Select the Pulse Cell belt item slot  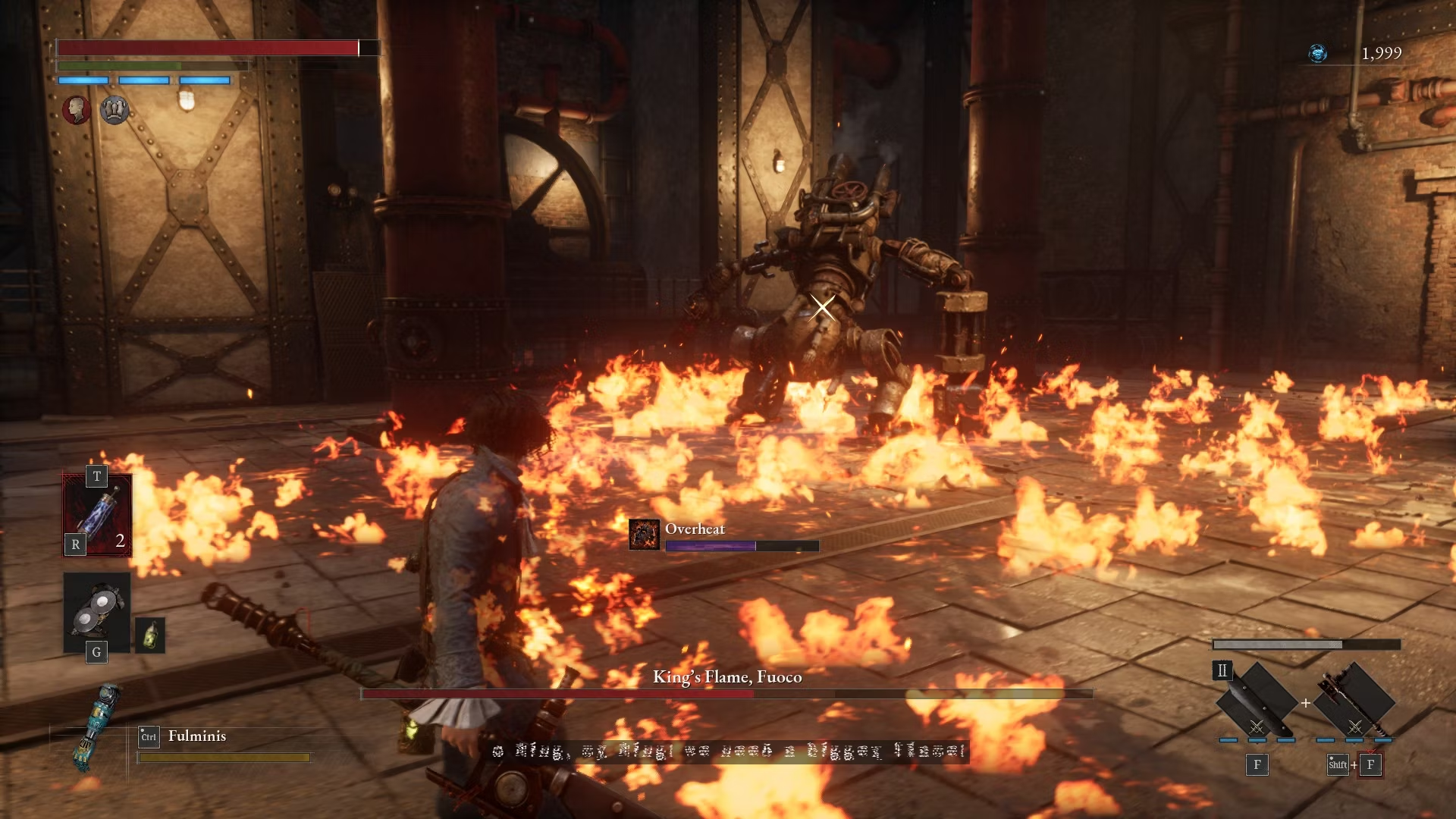pyautogui.click(x=97, y=515)
